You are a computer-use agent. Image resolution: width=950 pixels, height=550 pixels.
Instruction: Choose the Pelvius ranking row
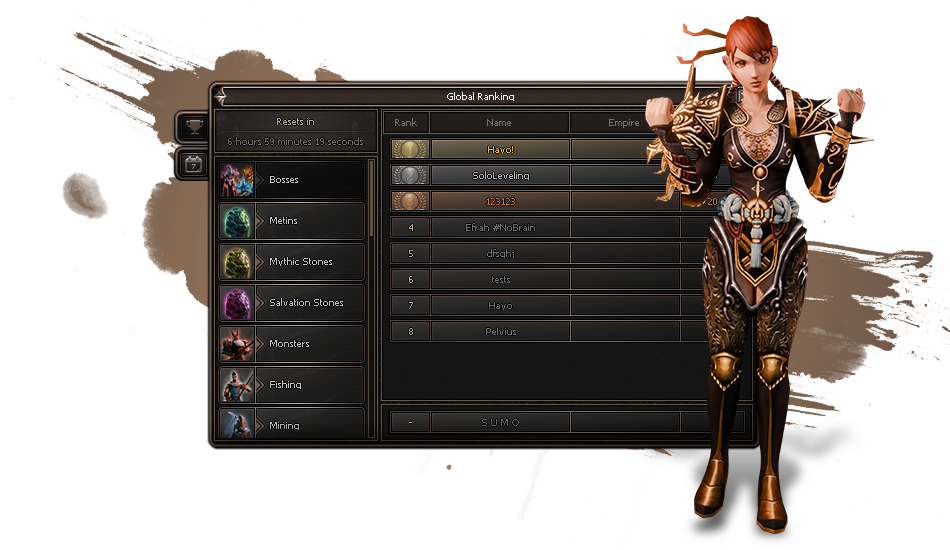pos(499,331)
